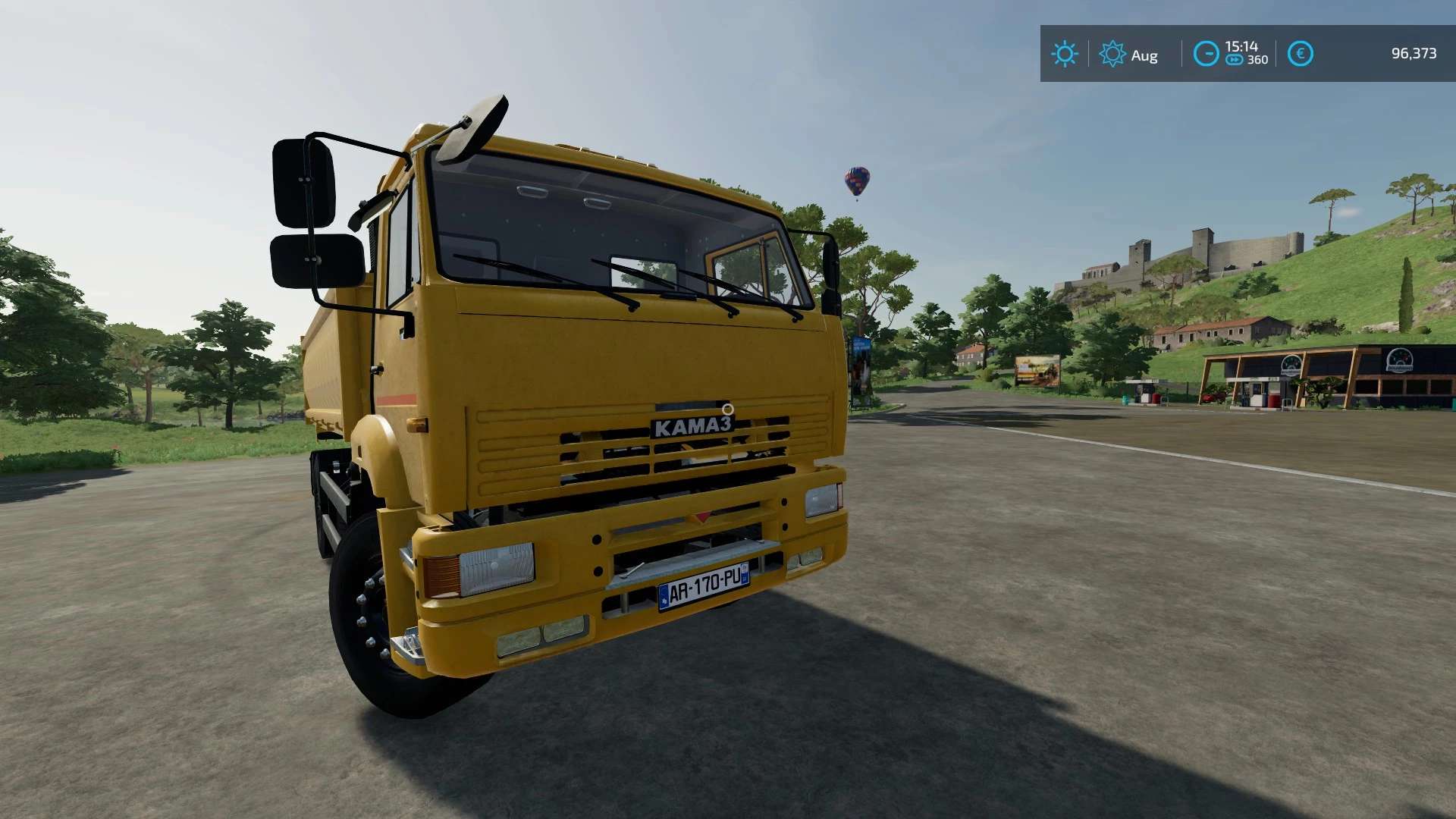
Task: Select the August season sun icon
Action: pos(1112,54)
